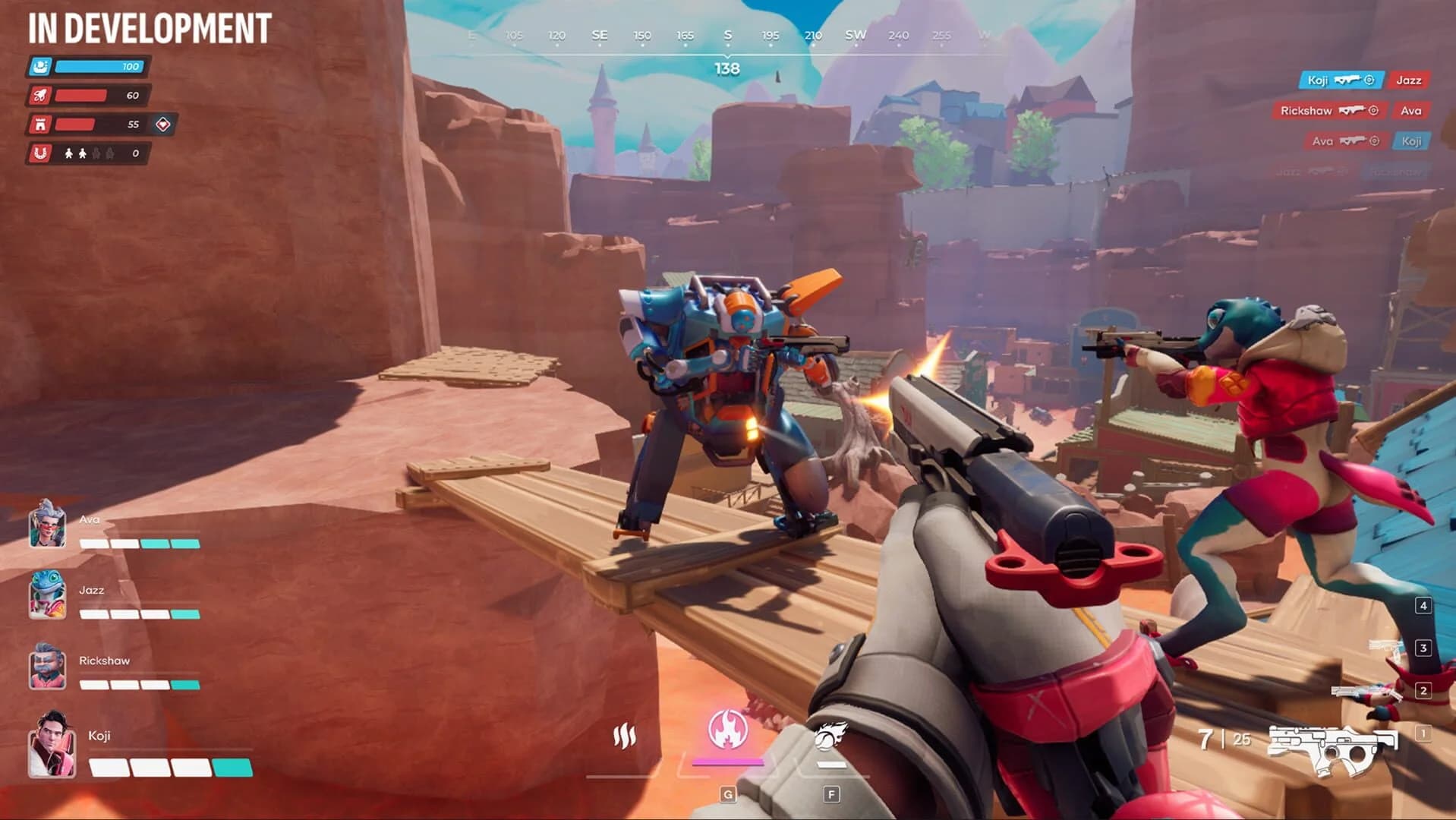Click the diamond gem marker next to 55
Viewport: 1456px width, 820px height.
tap(162, 125)
